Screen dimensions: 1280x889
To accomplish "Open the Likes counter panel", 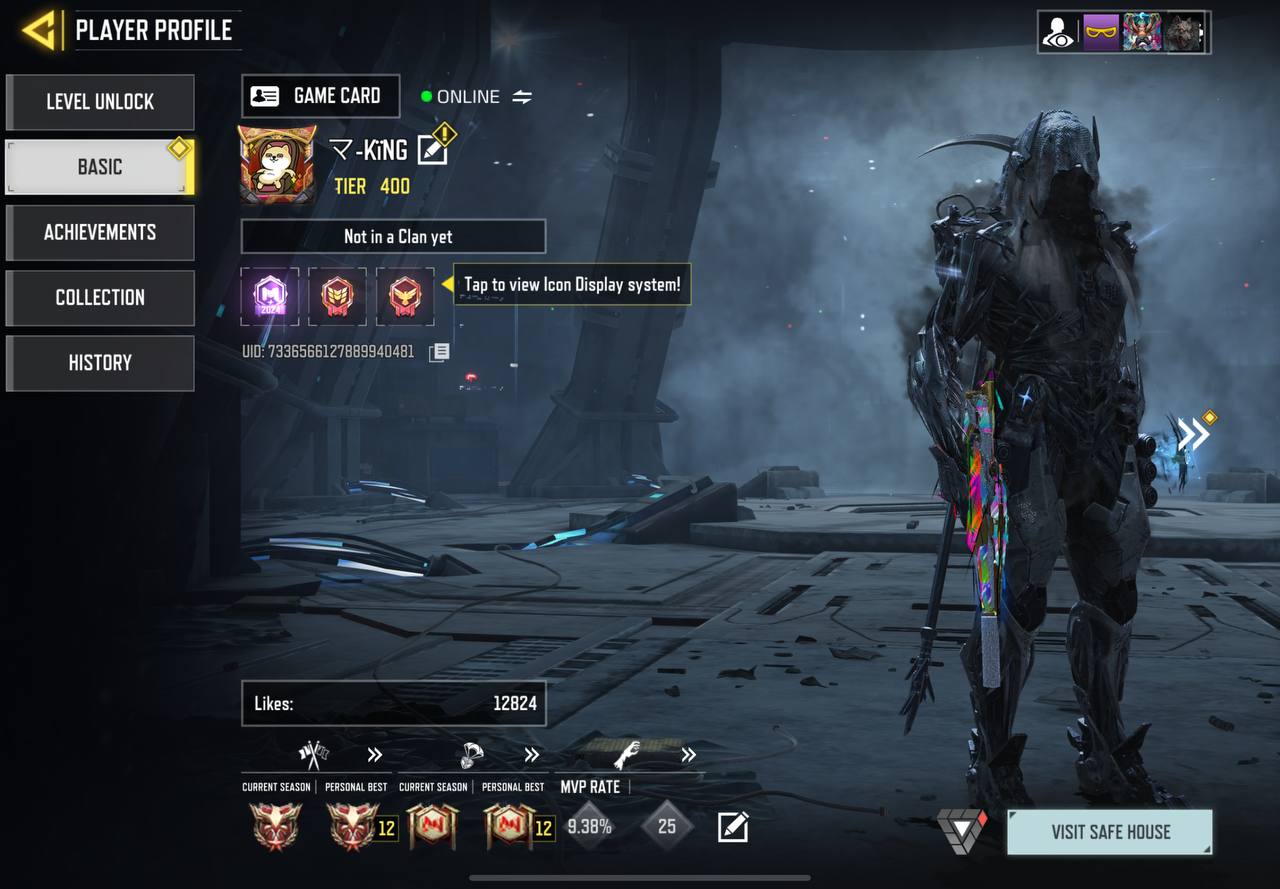I will point(393,703).
